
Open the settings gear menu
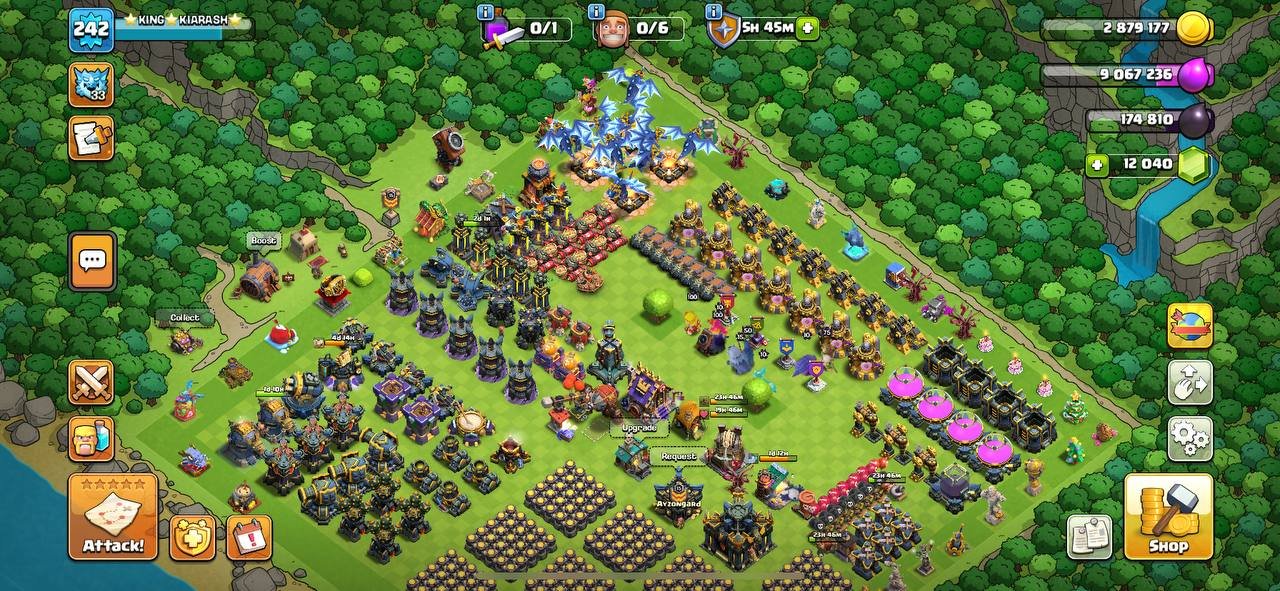coord(1190,438)
